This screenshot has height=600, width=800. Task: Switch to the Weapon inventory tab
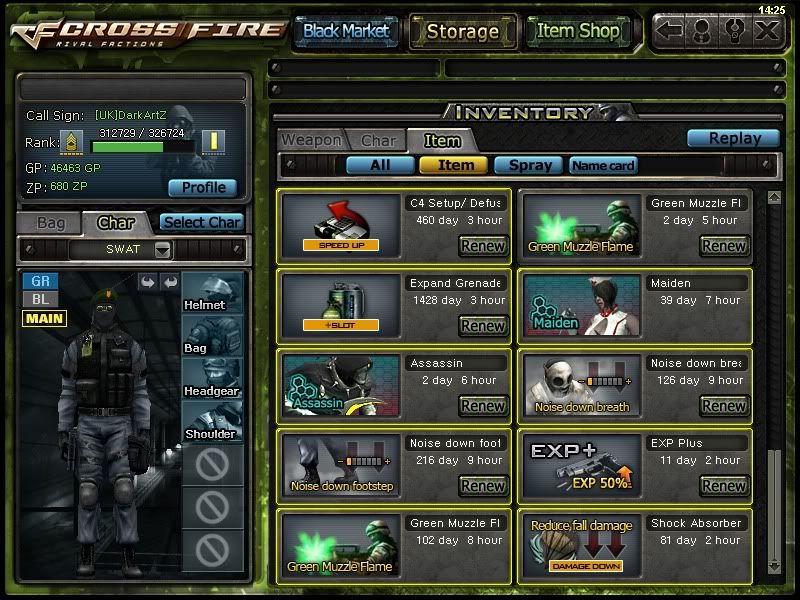(x=310, y=140)
